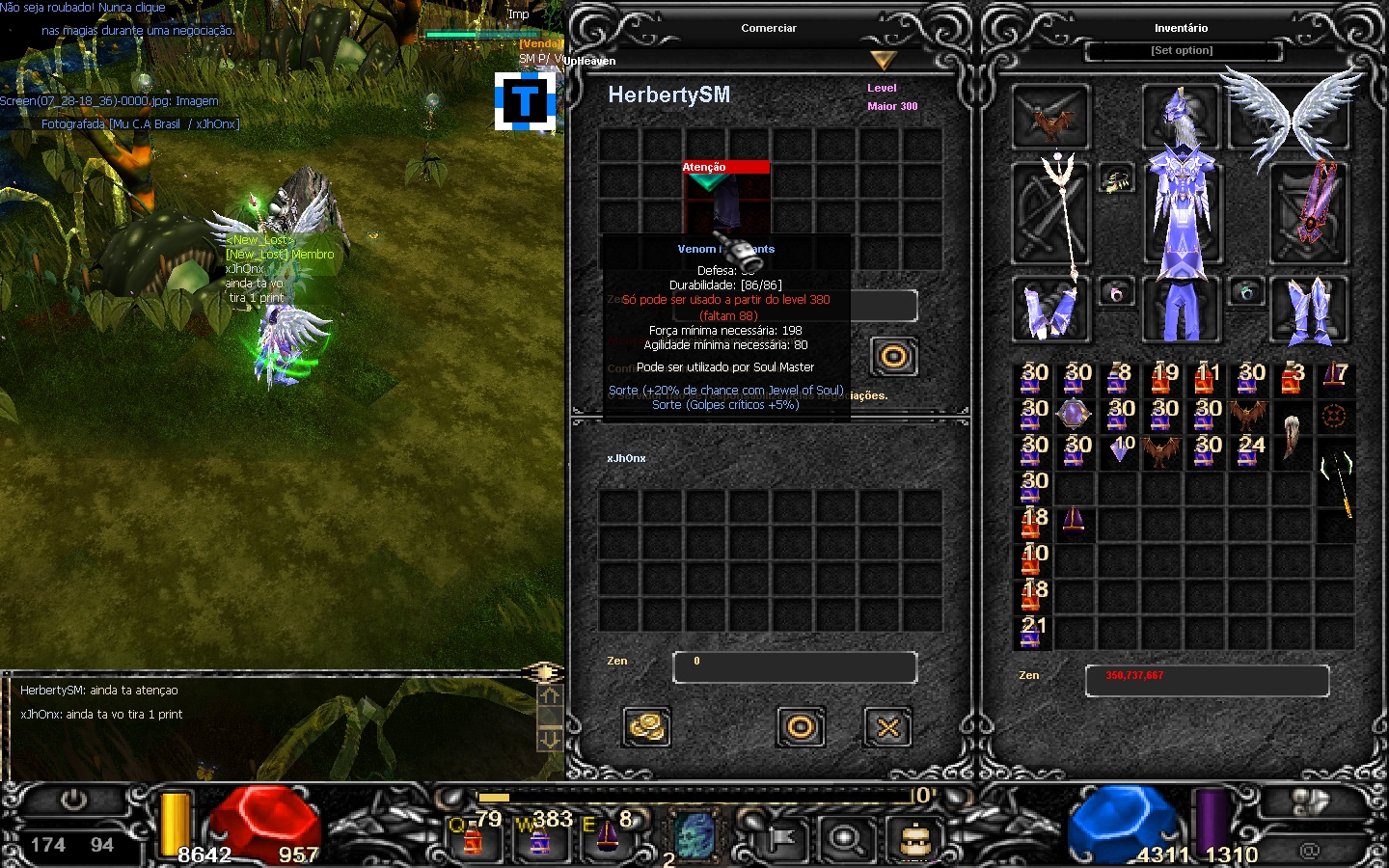The width and height of the screenshot is (1389, 868).
Task: Click the trade Zen amount field
Action: coord(794,666)
